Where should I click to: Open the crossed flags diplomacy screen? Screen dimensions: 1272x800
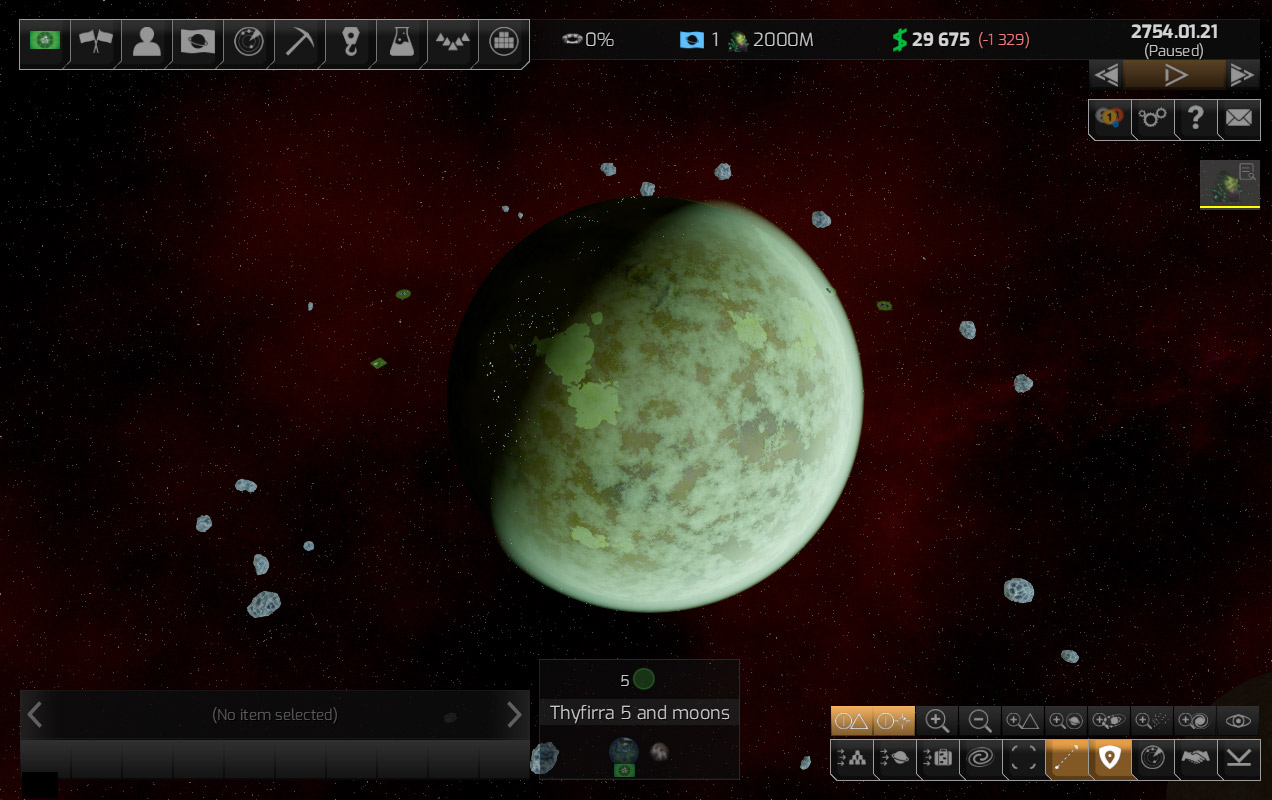click(96, 41)
